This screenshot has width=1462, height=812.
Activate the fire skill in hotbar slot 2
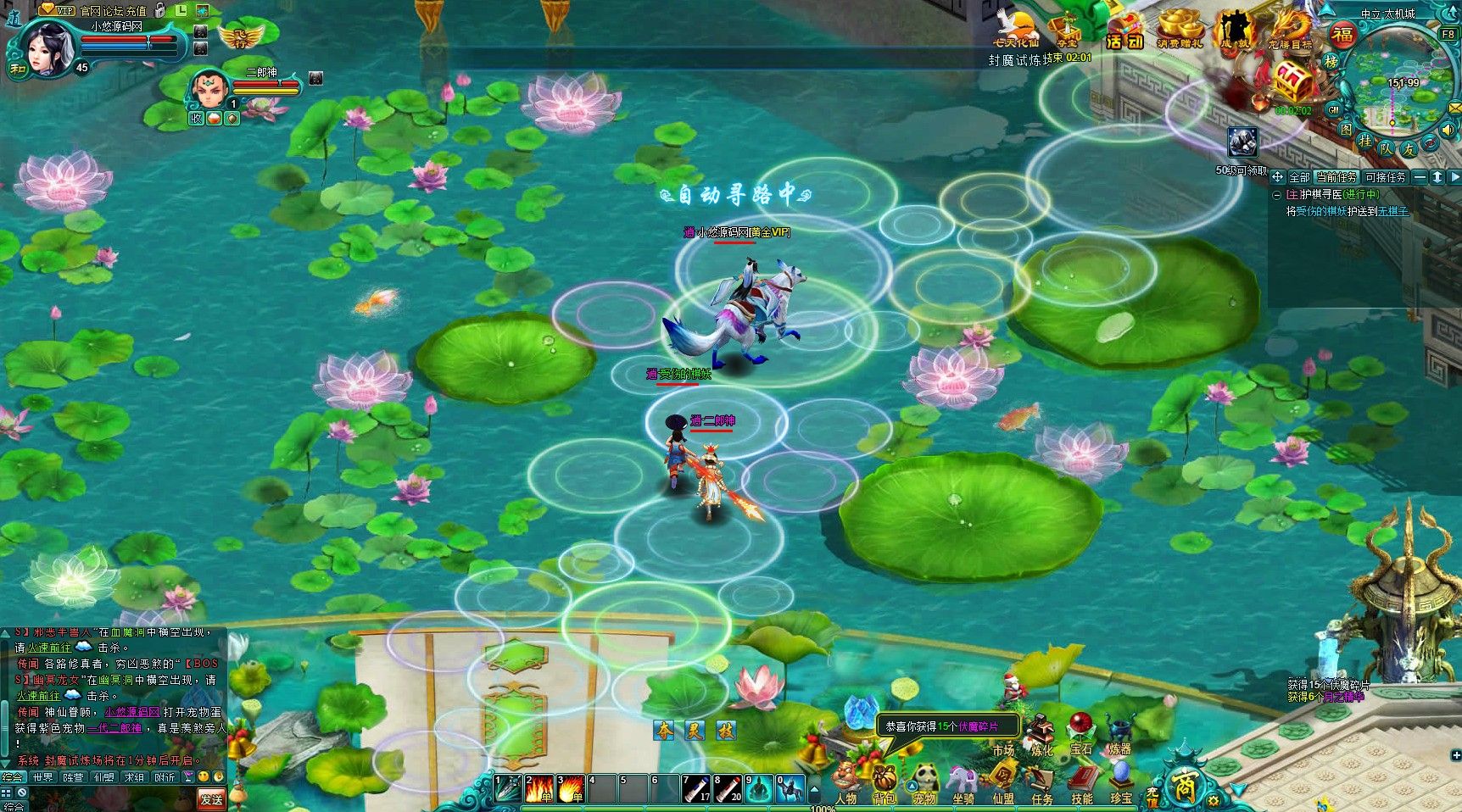tap(539, 789)
